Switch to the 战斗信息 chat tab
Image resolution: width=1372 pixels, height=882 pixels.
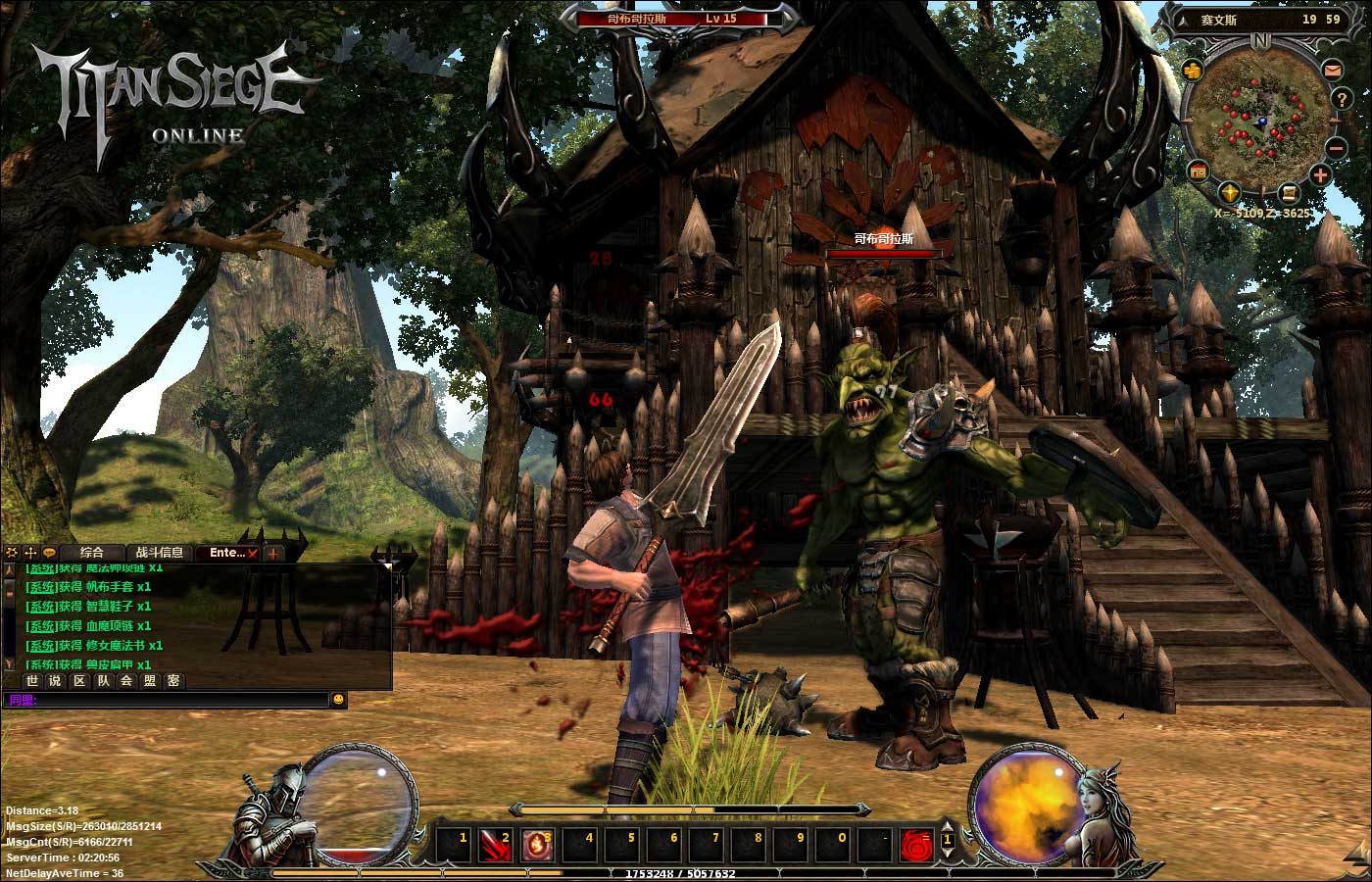(x=159, y=553)
